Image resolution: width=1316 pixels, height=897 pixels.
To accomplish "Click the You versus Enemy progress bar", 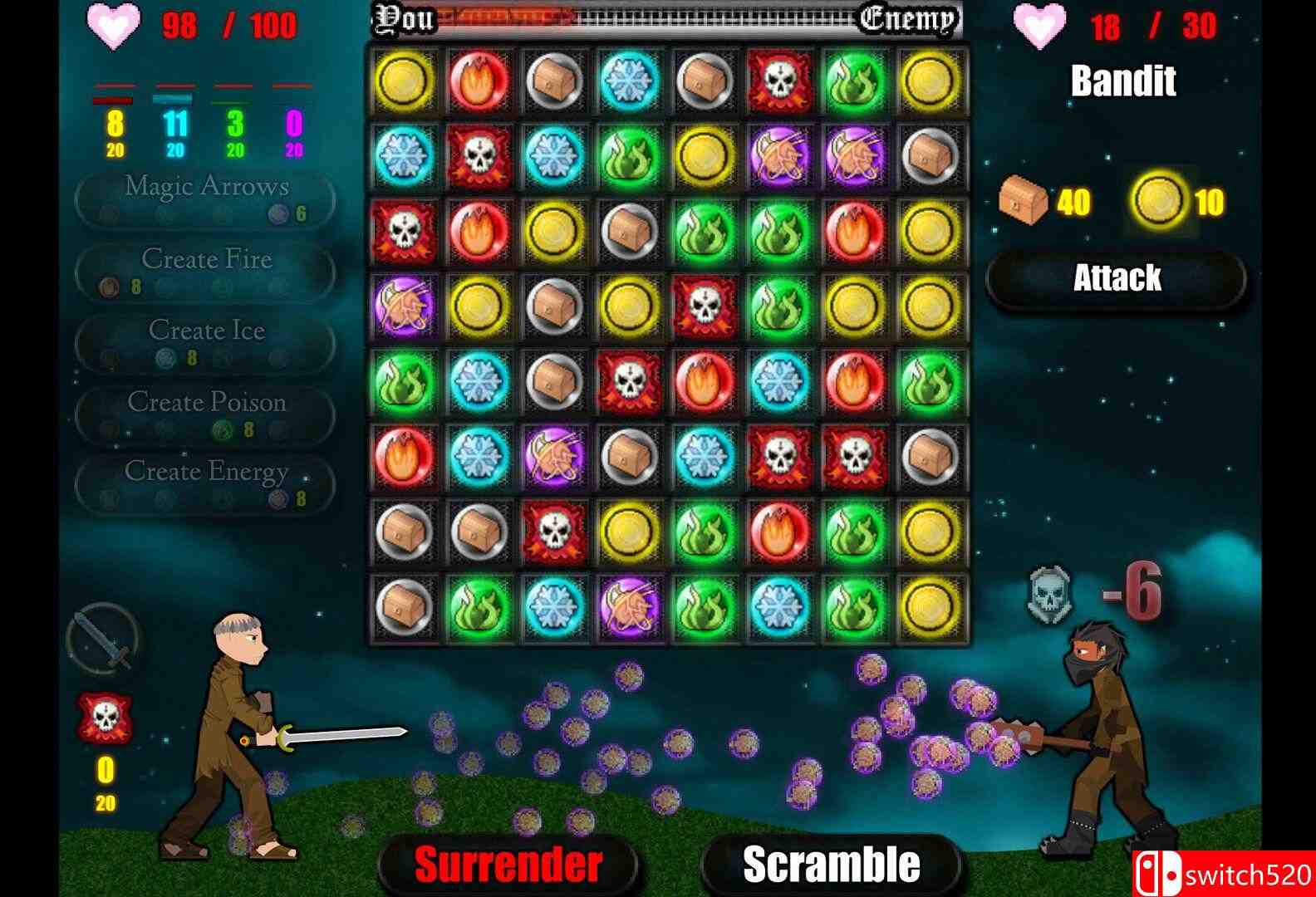I will click(x=665, y=18).
